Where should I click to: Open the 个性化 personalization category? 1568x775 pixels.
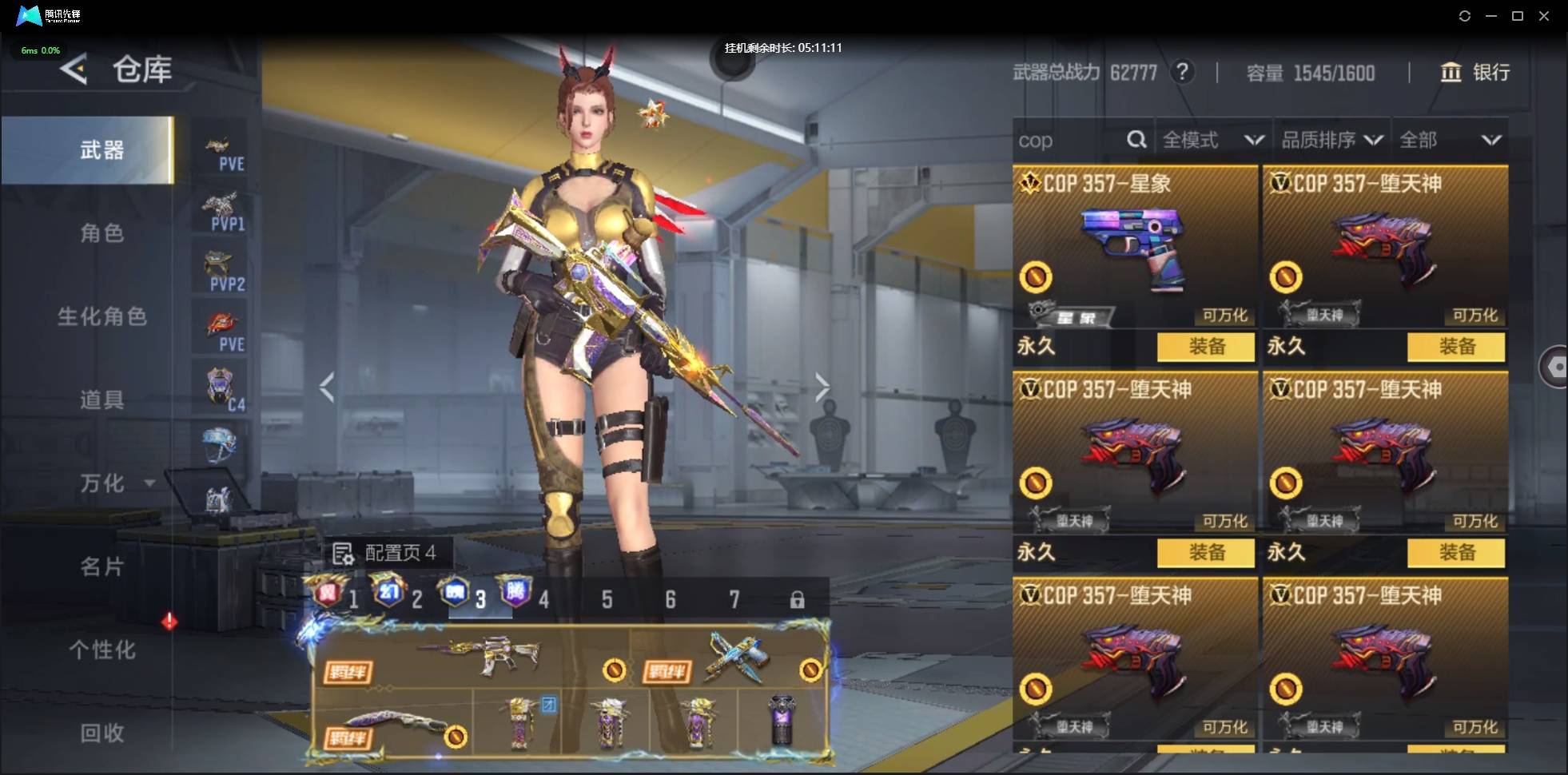click(x=101, y=650)
